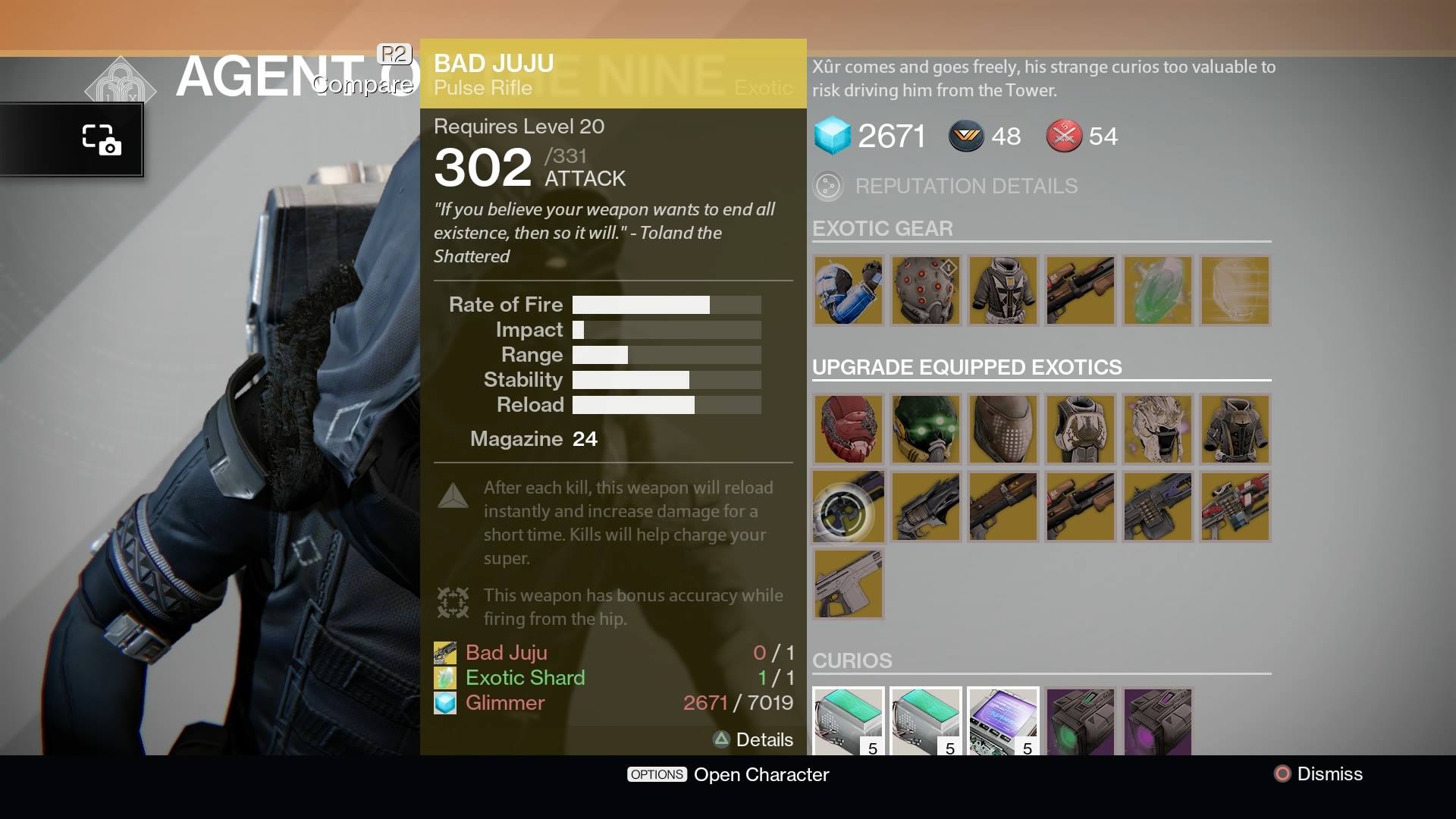Click the Strange Coin icon showing 48
Viewport: 1456px width, 819px height.
click(x=966, y=136)
